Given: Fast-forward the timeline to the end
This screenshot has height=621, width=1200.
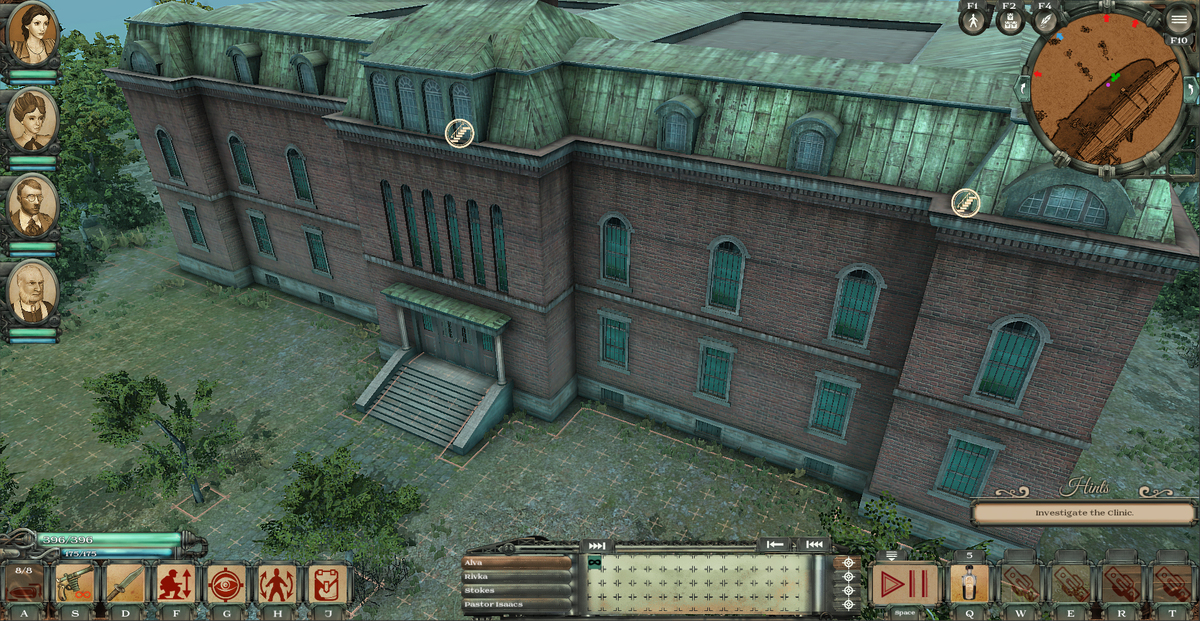Looking at the screenshot, I should click(x=597, y=545).
